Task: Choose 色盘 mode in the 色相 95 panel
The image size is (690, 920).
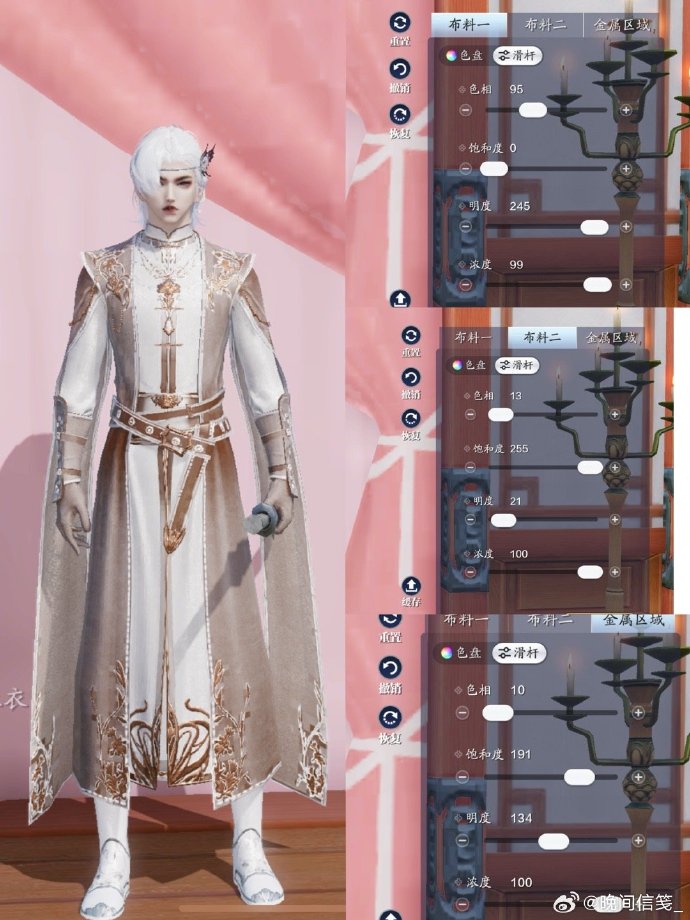Action: coord(464,56)
